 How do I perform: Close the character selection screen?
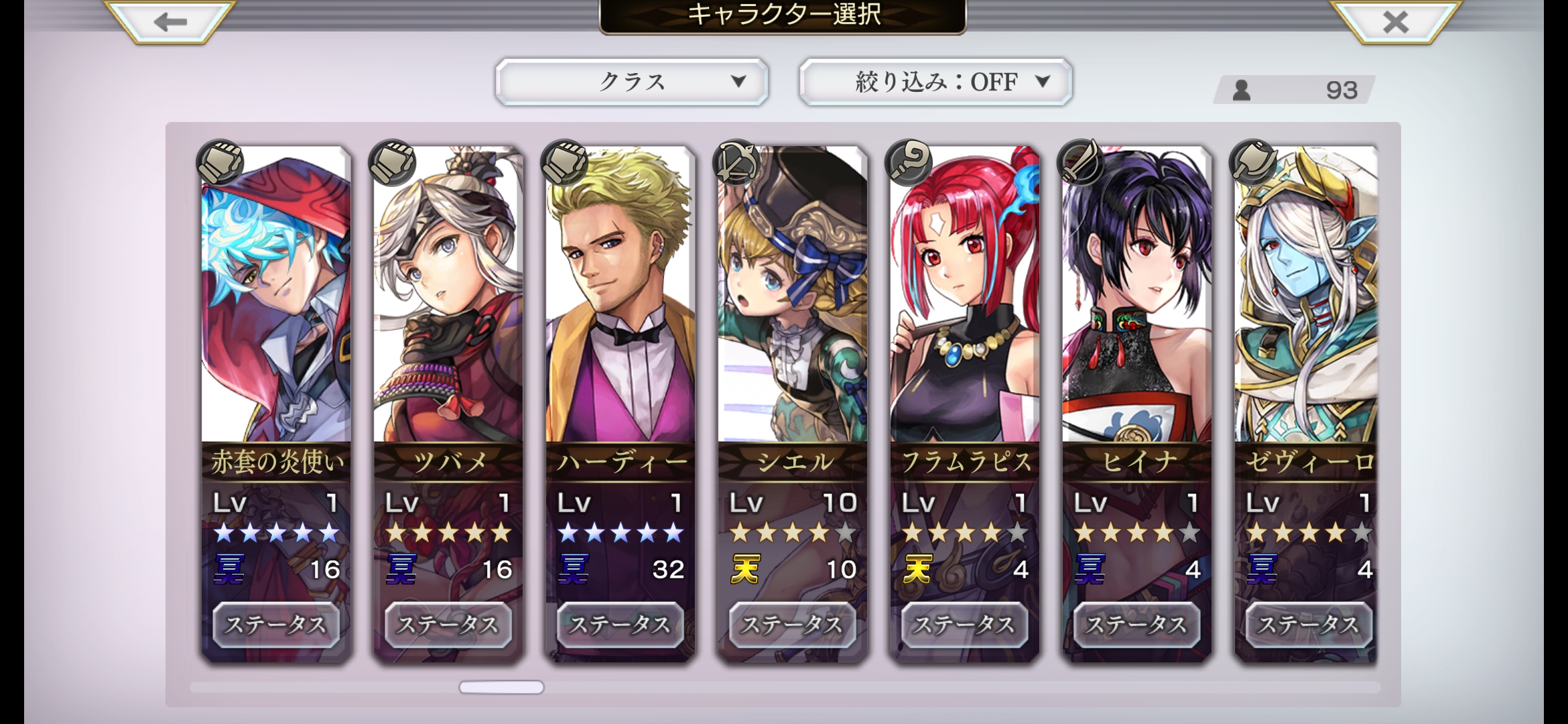pyautogui.click(x=1396, y=22)
